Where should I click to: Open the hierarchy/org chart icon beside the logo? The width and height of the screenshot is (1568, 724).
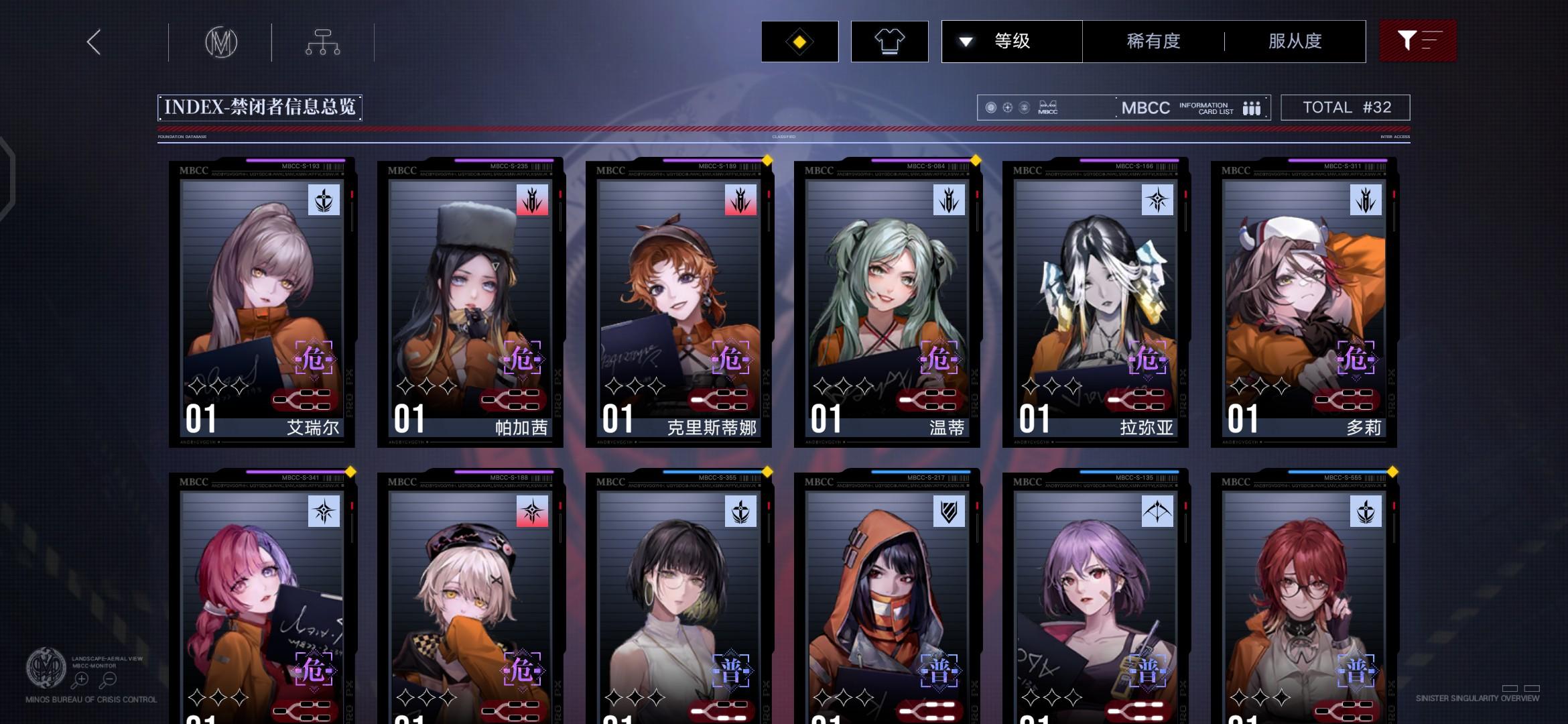coord(324,42)
